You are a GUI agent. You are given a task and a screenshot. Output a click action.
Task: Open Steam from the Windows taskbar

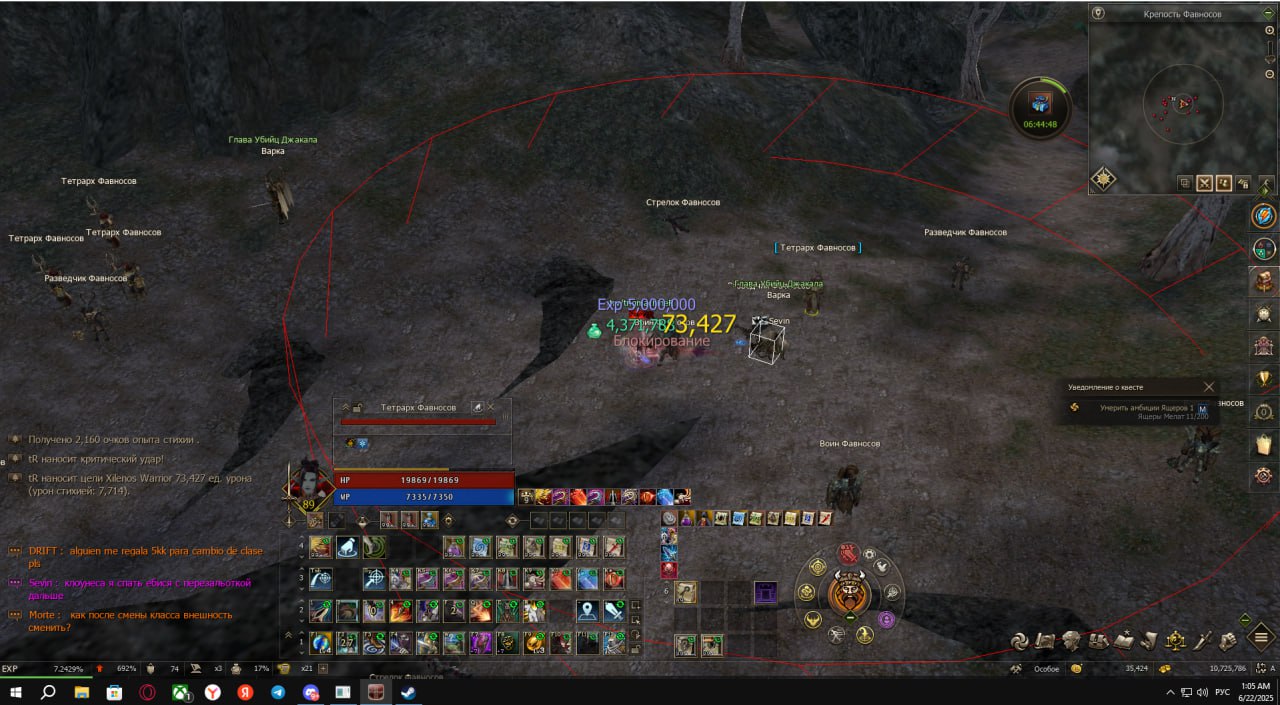click(407, 692)
